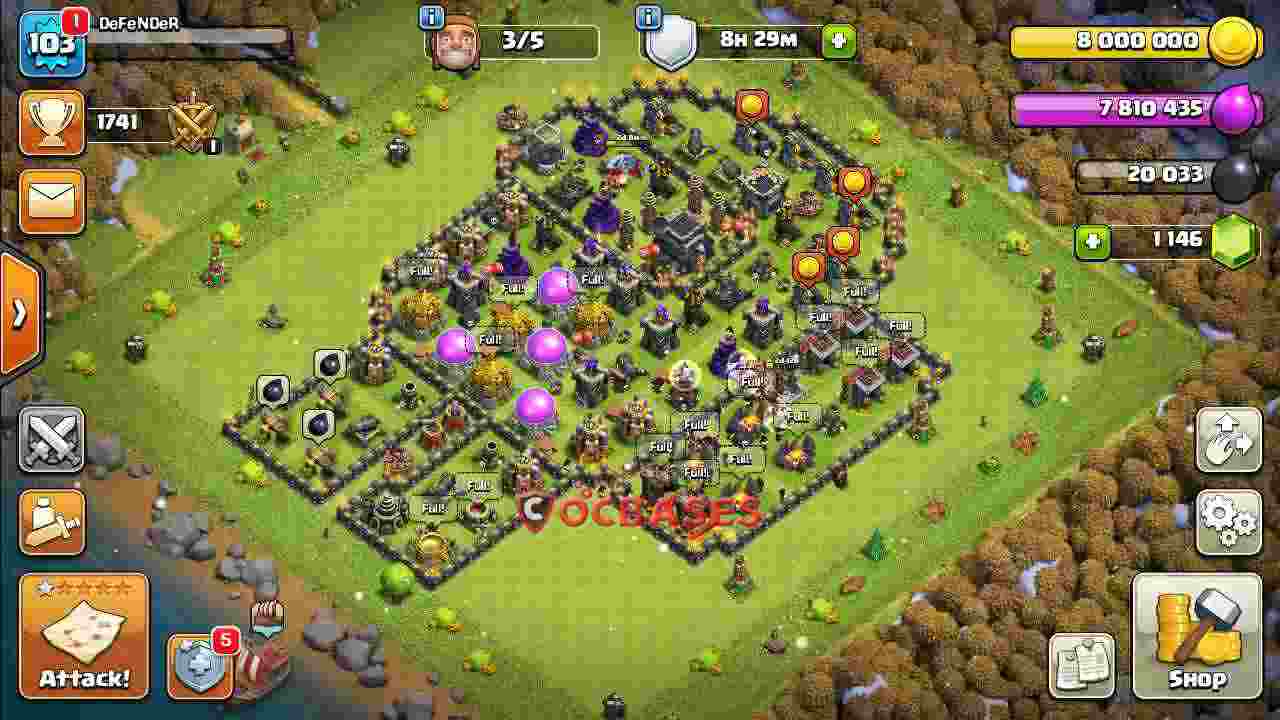The height and width of the screenshot is (720, 1280).
Task: Open the in-game mail inbox
Action: [51, 201]
